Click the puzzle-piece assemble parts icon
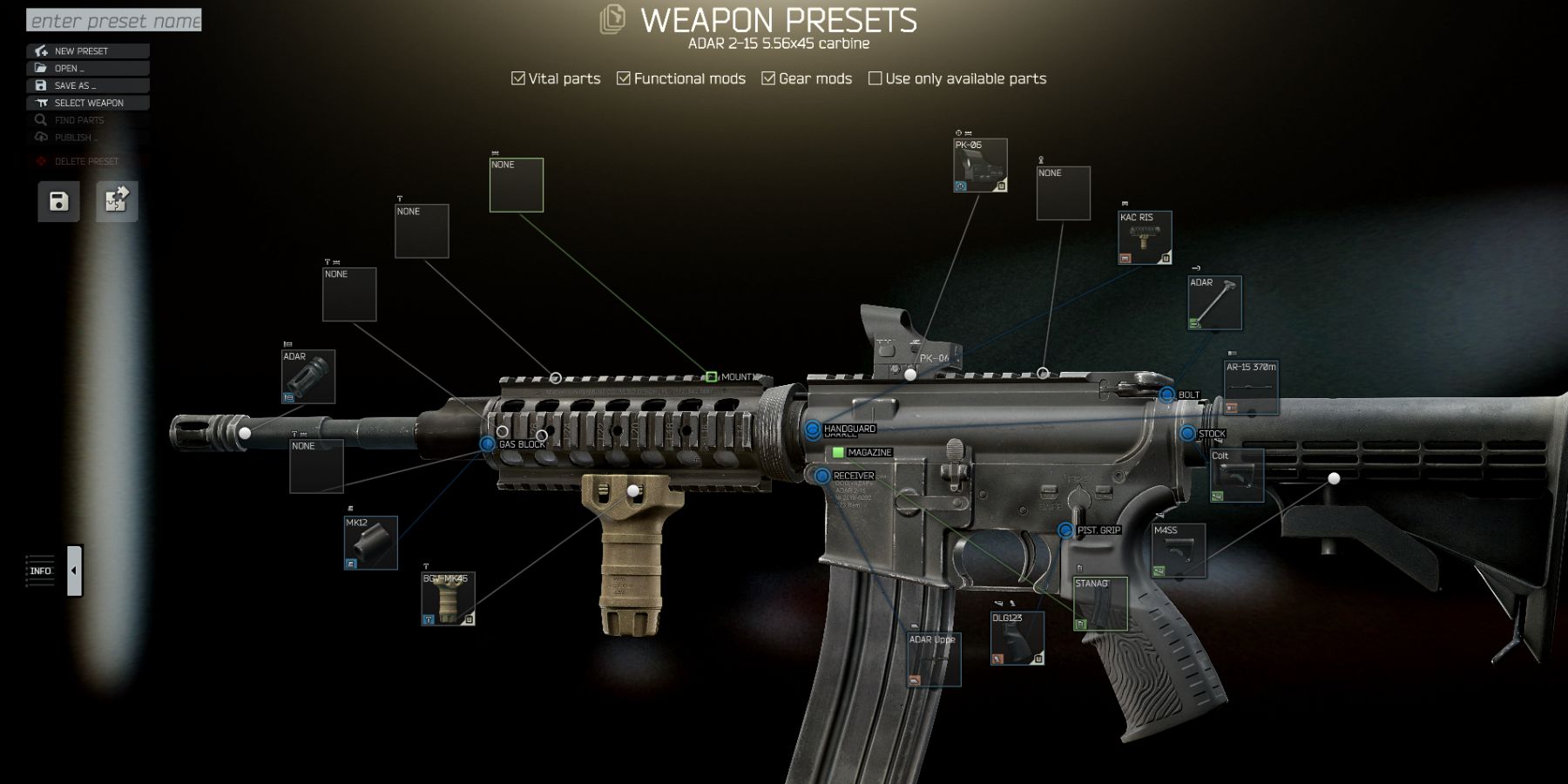Screen dimensions: 1568x784 point(116,200)
